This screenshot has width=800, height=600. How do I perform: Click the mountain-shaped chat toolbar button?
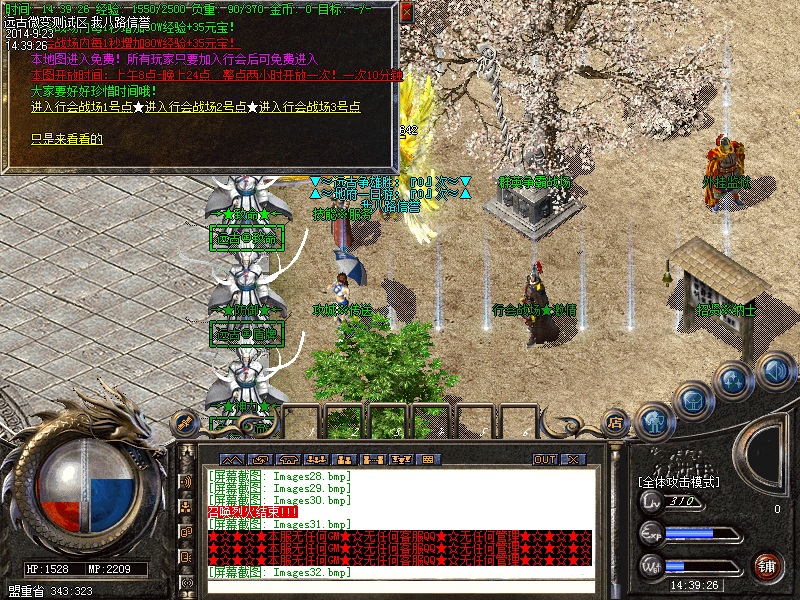[226, 459]
